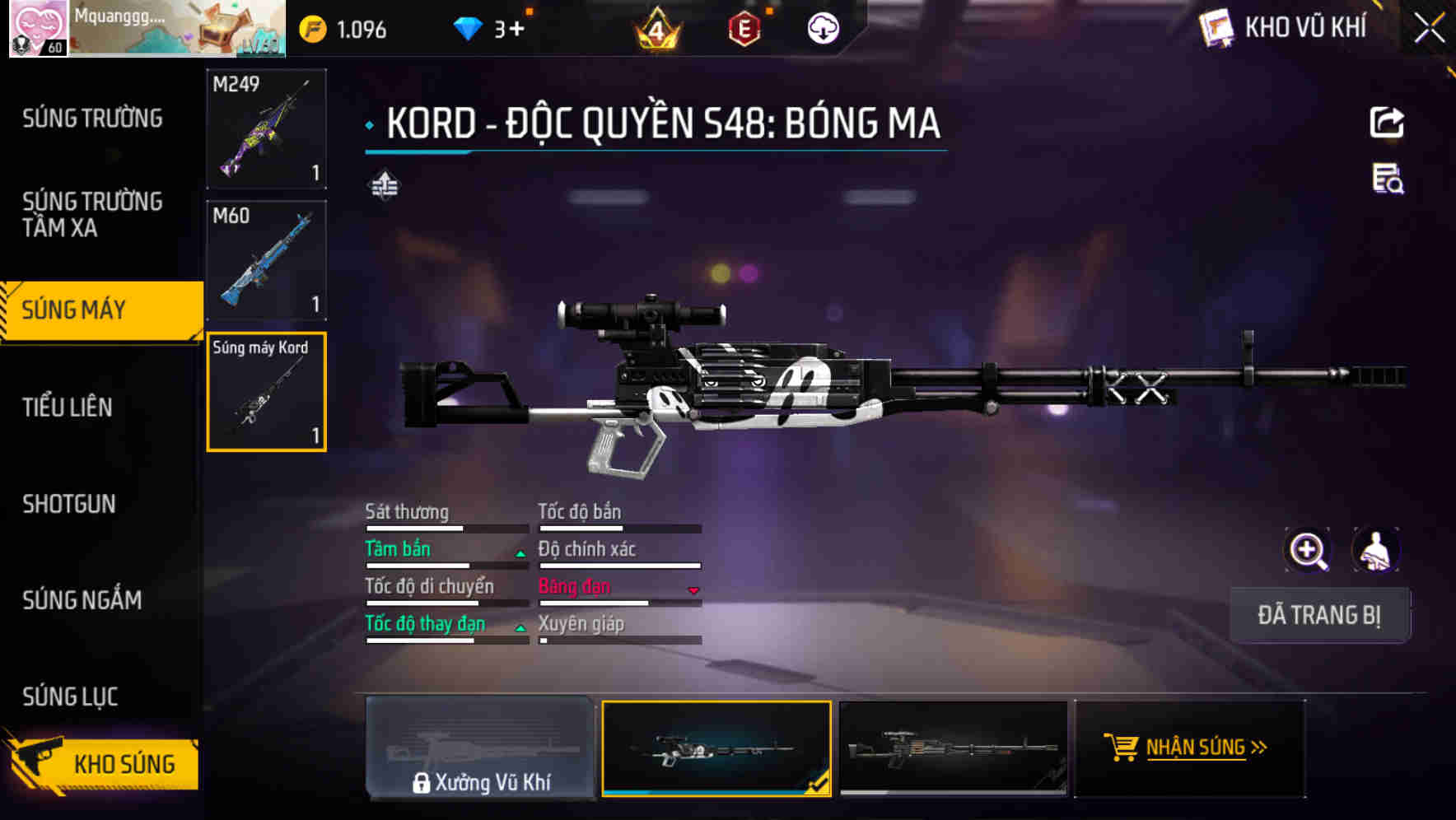Choose the Shotgun category
Viewport: 1456px width, 820px height.
69,504
